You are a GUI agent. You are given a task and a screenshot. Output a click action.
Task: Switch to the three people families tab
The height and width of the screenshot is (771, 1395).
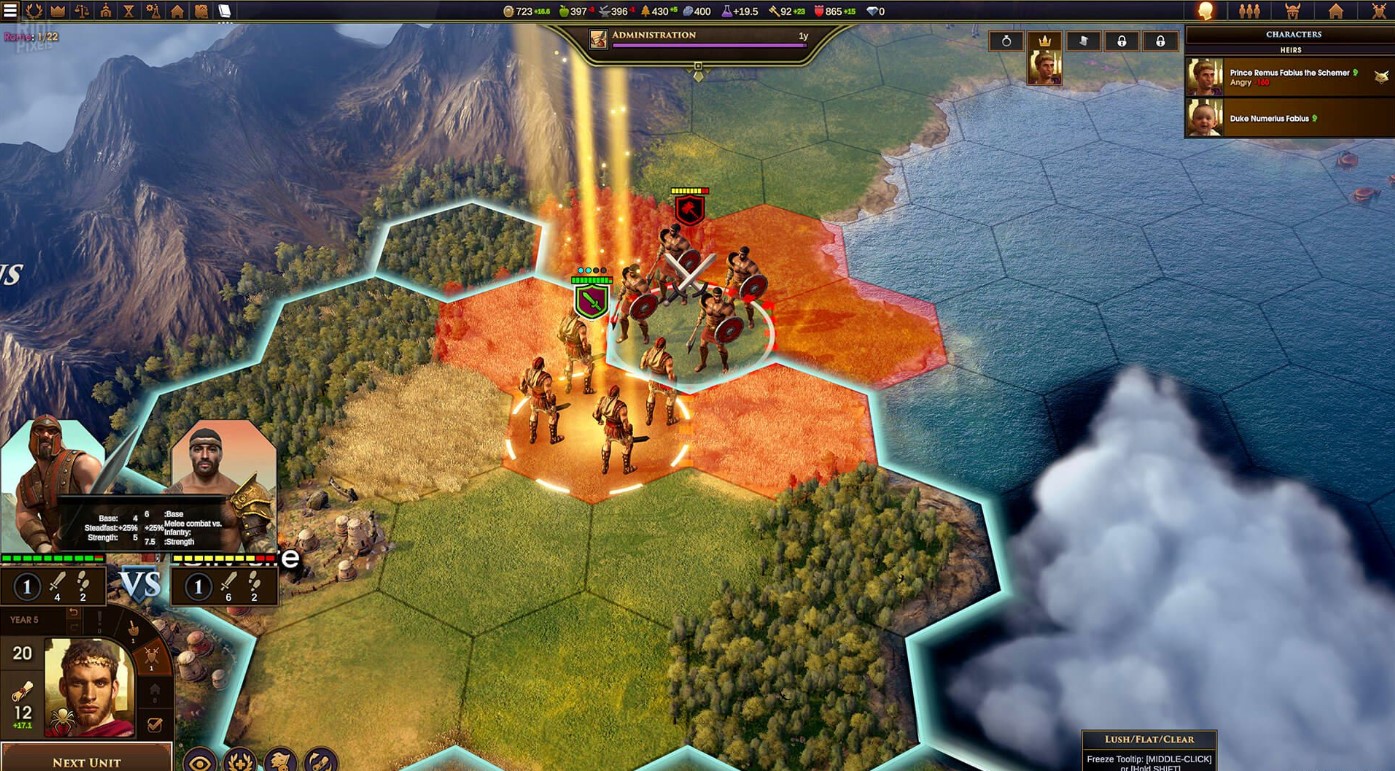(x=1249, y=11)
